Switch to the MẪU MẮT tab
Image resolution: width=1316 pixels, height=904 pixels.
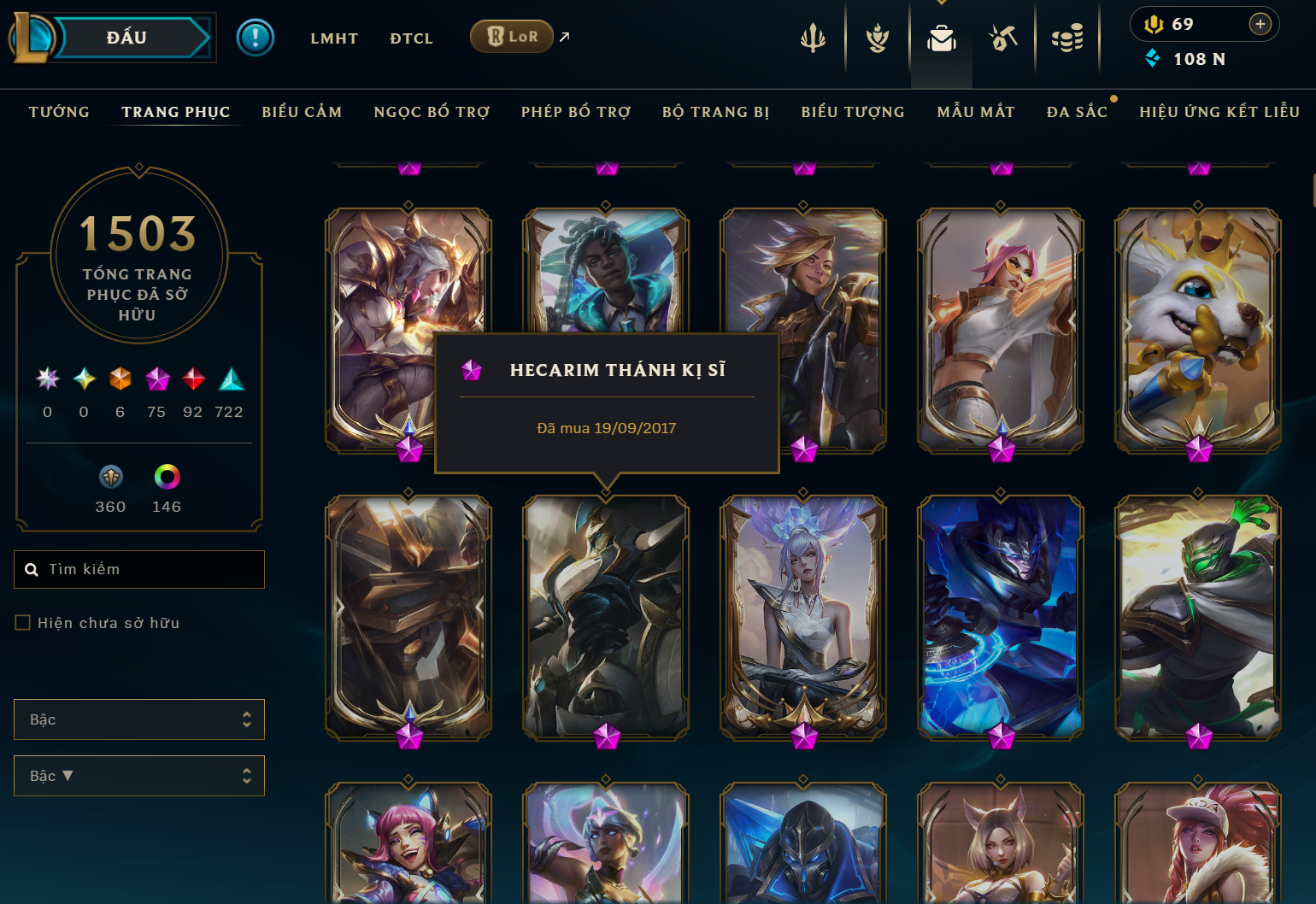[x=976, y=112]
